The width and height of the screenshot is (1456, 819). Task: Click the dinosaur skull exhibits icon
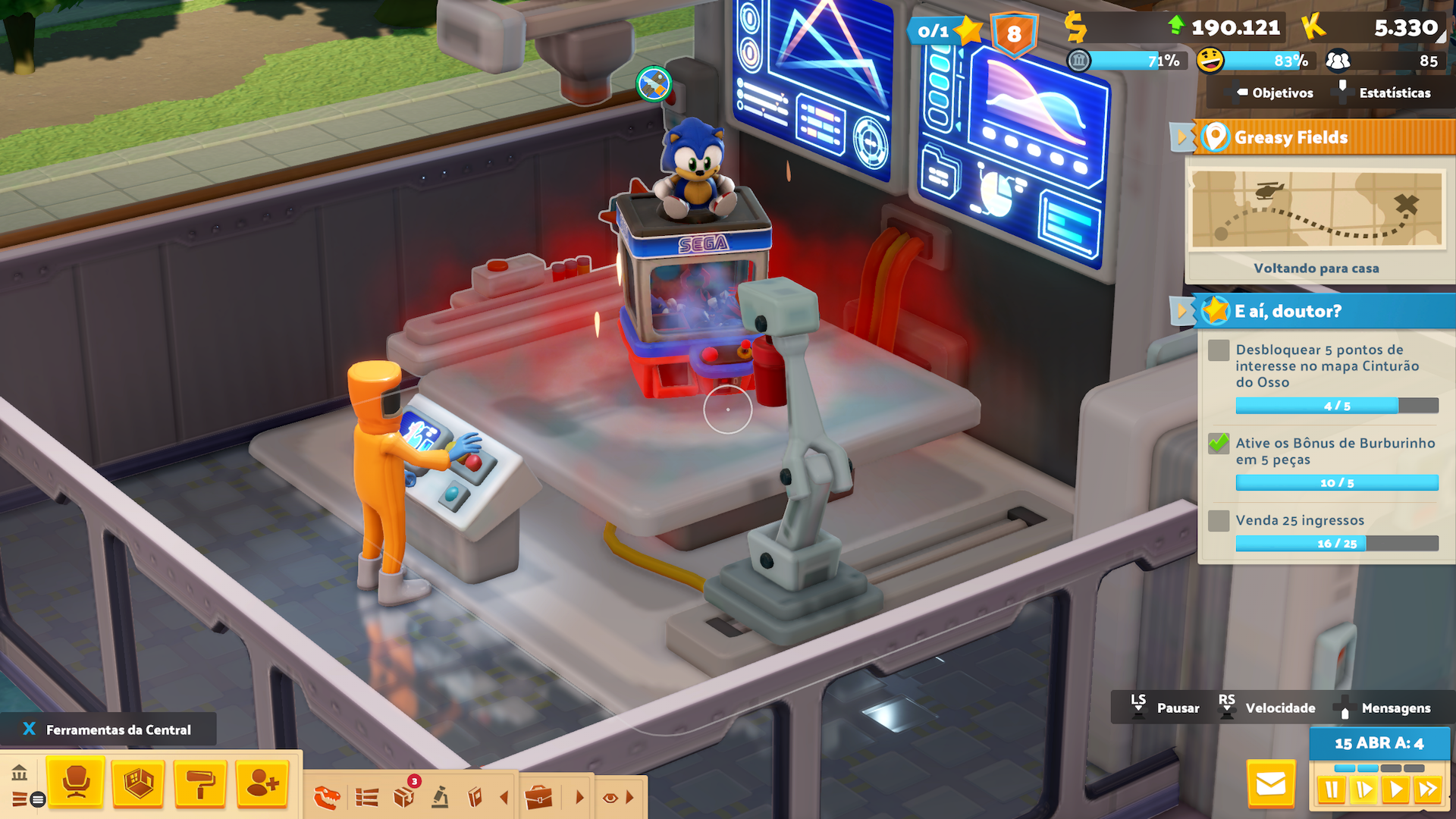pos(327,797)
